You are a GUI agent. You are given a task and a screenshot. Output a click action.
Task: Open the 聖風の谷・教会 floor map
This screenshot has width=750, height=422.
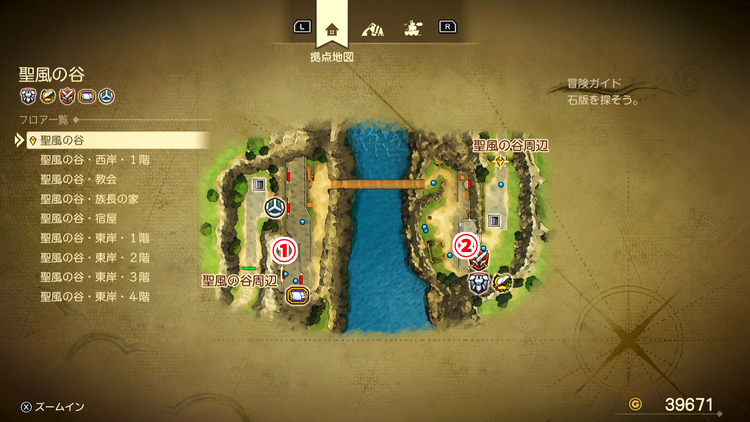[79, 179]
